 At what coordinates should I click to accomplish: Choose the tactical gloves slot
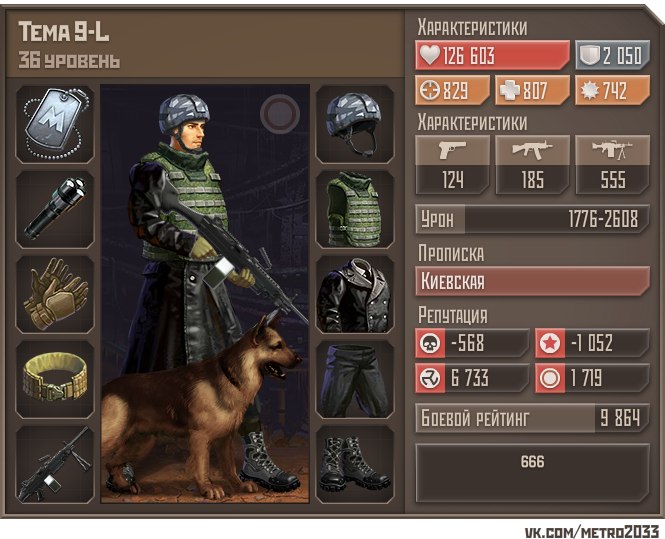point(56,294)
